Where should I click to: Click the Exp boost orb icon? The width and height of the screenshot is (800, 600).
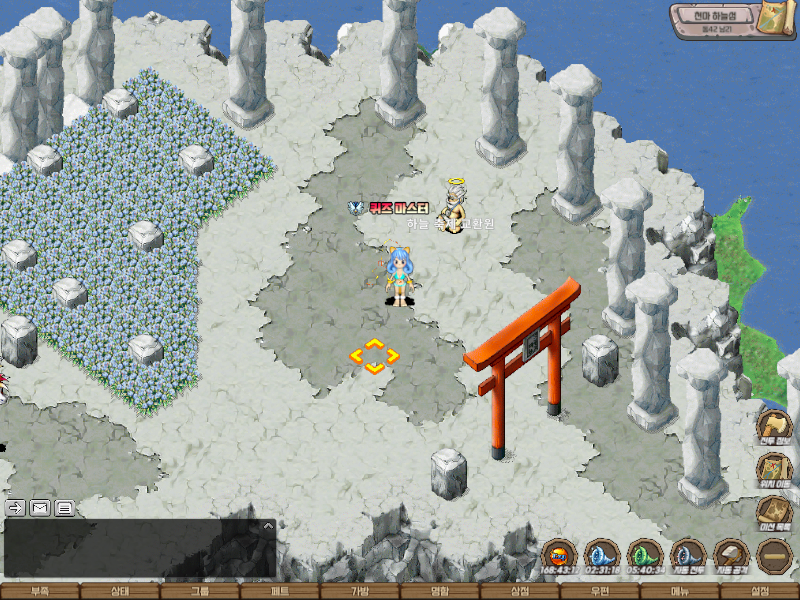point(558,554)
